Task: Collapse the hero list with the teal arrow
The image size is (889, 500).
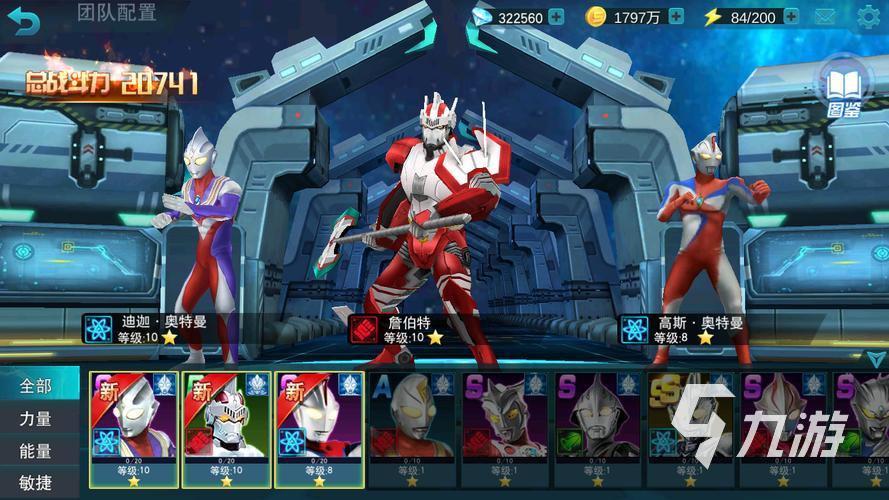Action: [x=875, y=358]
